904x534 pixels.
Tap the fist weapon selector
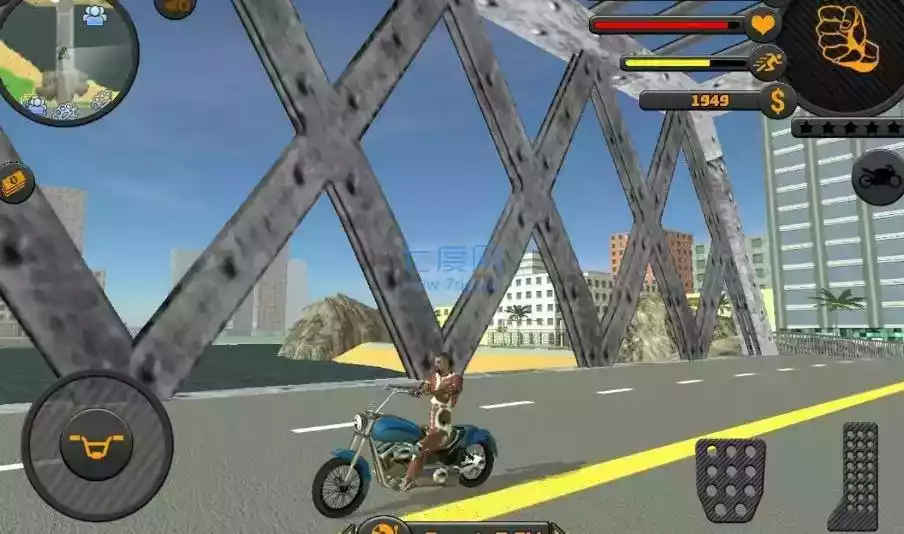(x=847, y=39)
